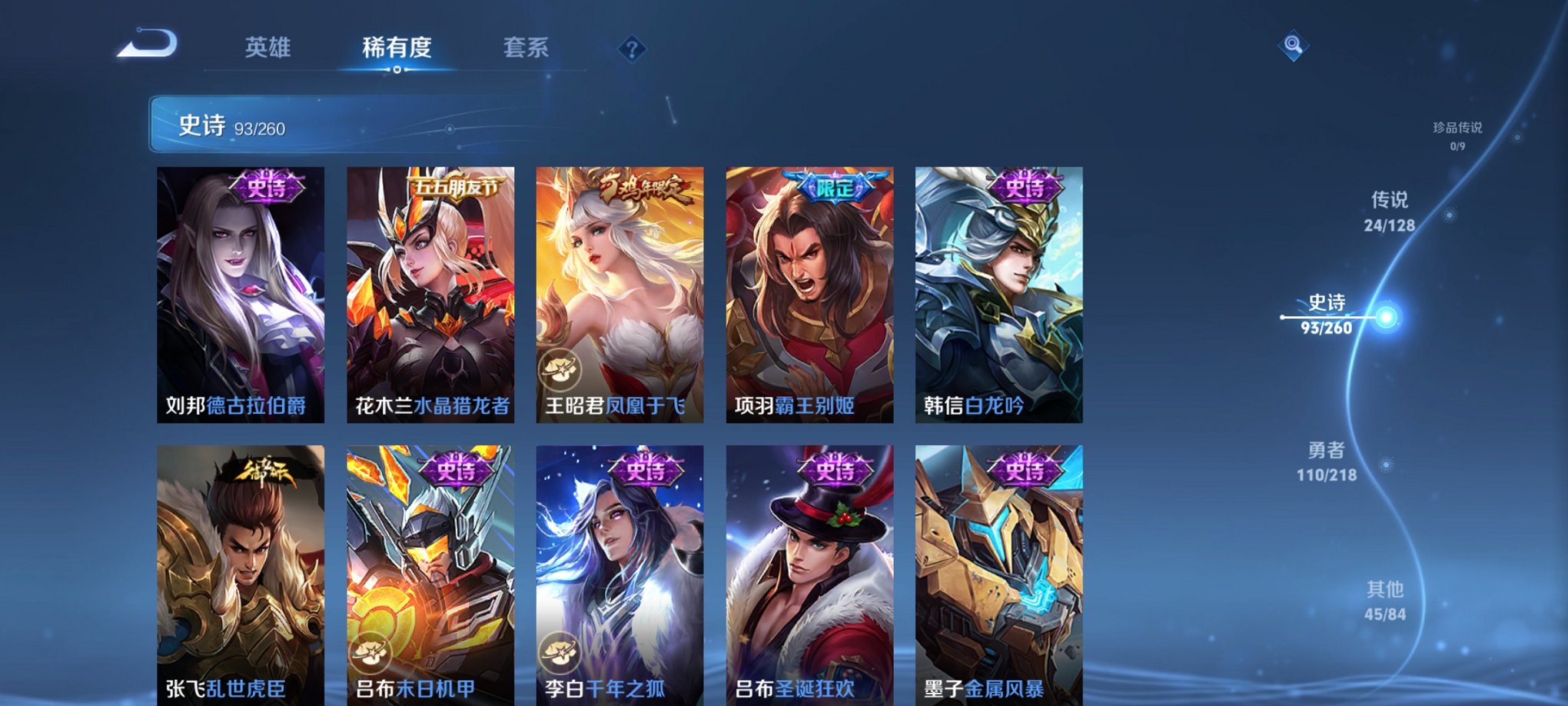Click the 鸡年限定 badge on 王昭君 card
Image resolution: width=1568 pixels, height=706 pixels.
(643, 188)
